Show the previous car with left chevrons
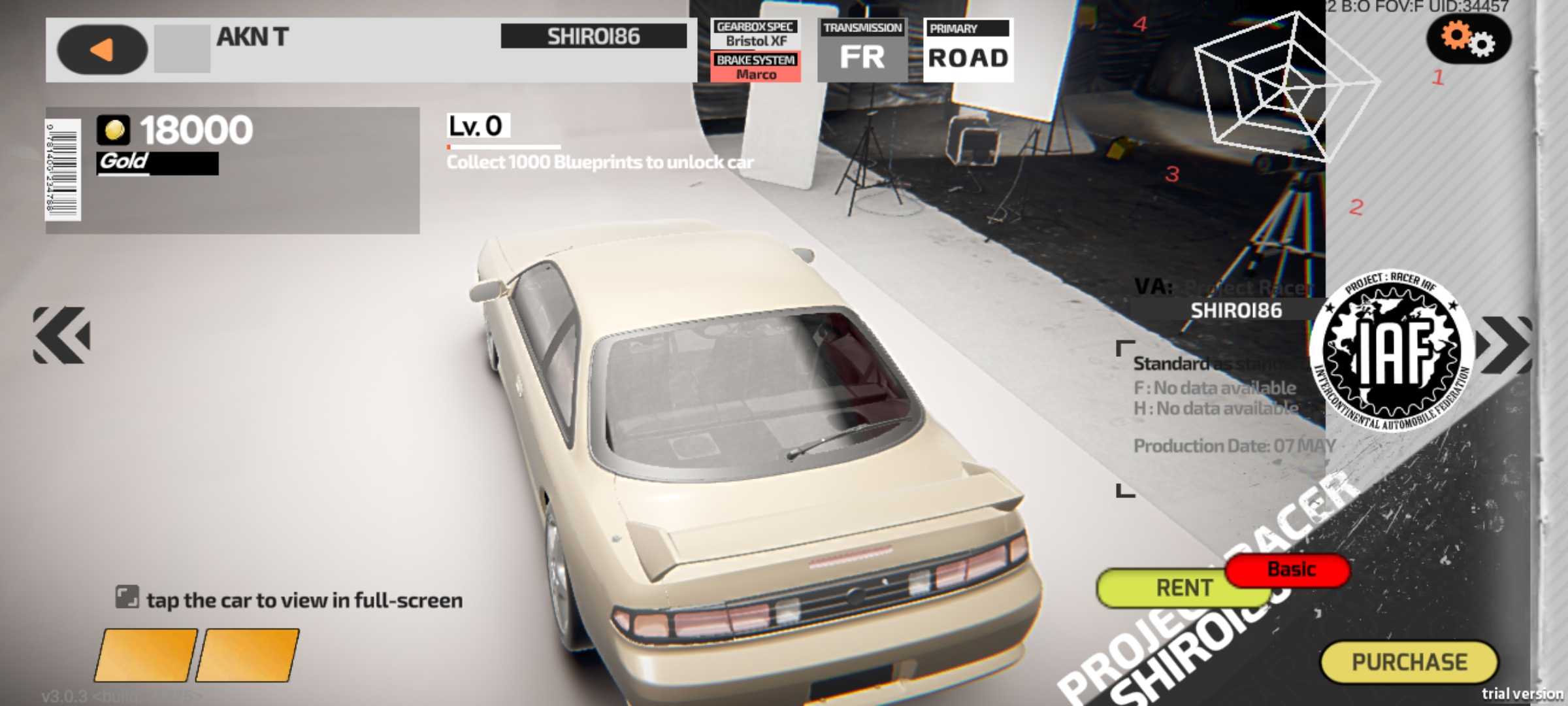Image resolution: width=1568 pixels, height=706 pixels. click(x=62, y=335)
